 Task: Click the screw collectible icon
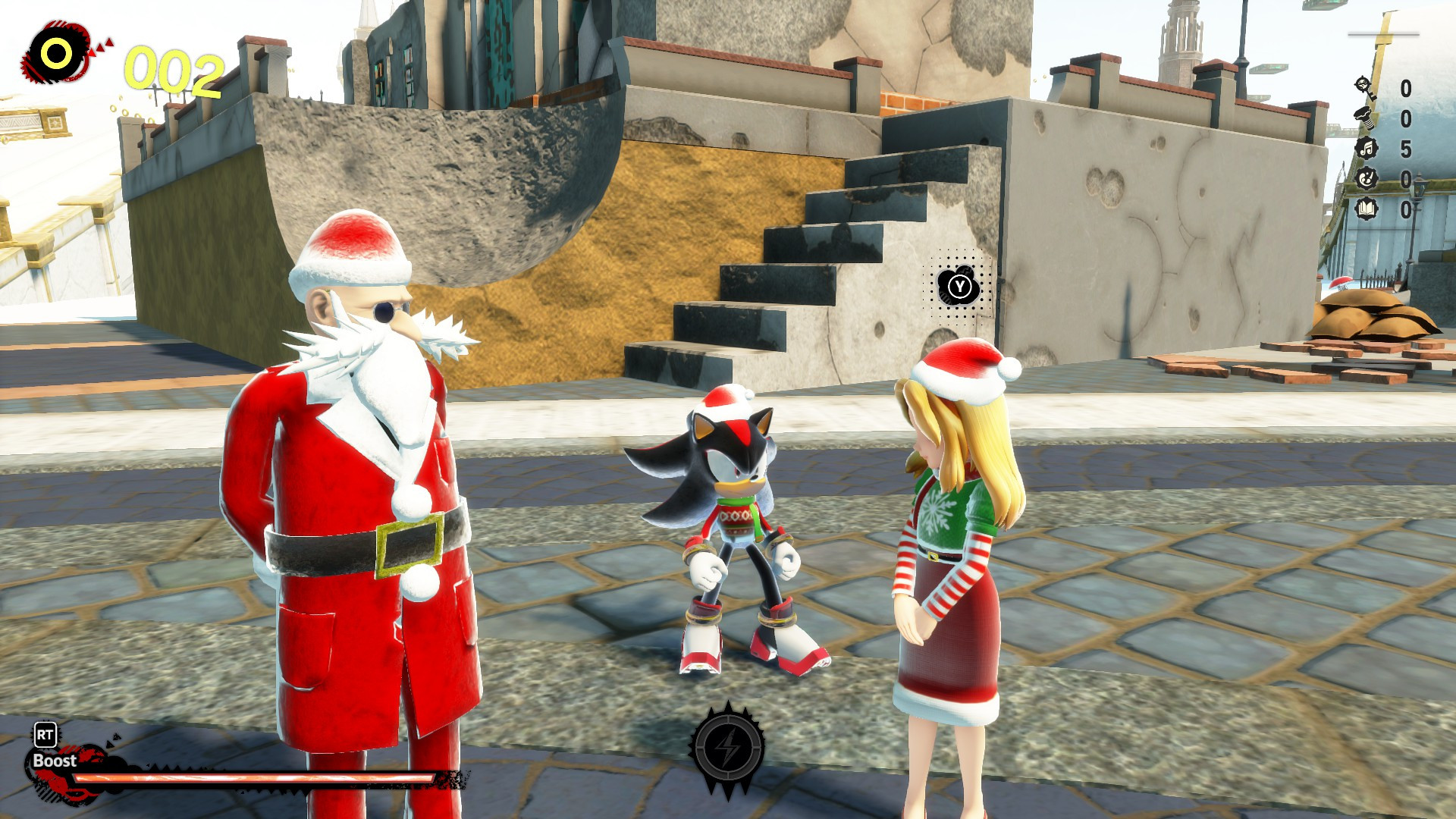point(1364,118)
